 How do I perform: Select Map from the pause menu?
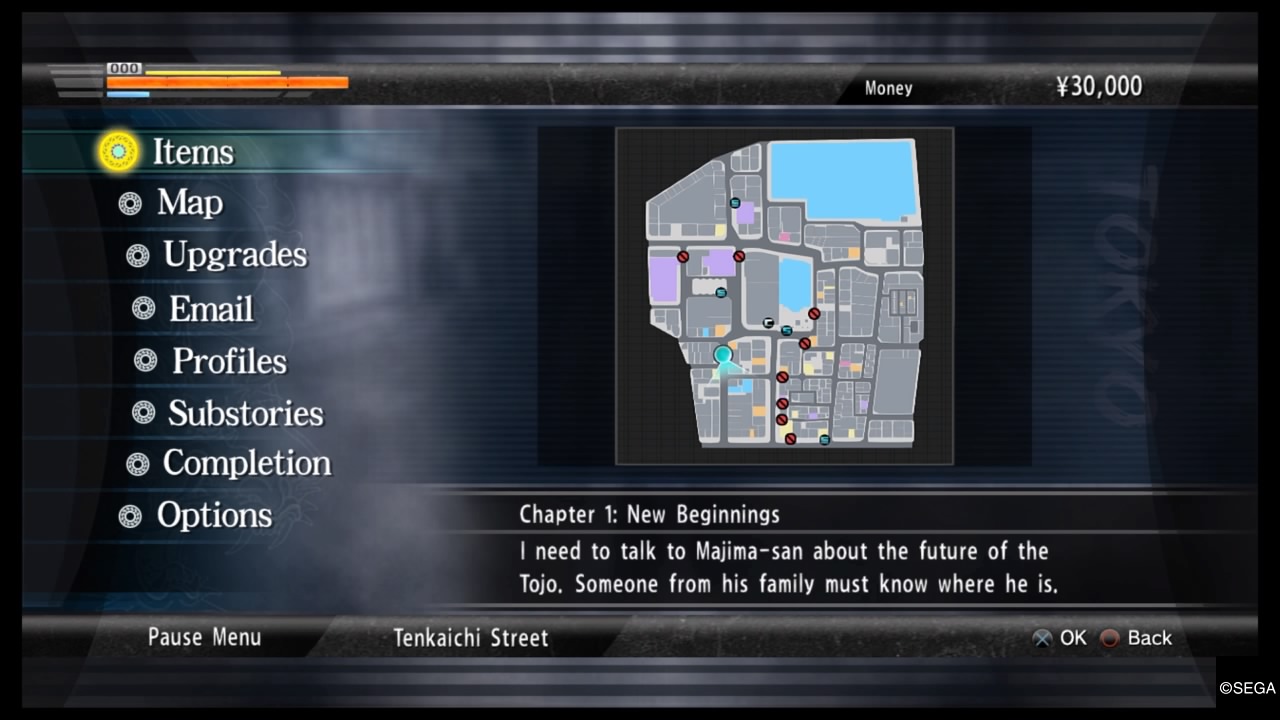pyautogui.click(x=189, y=203)
